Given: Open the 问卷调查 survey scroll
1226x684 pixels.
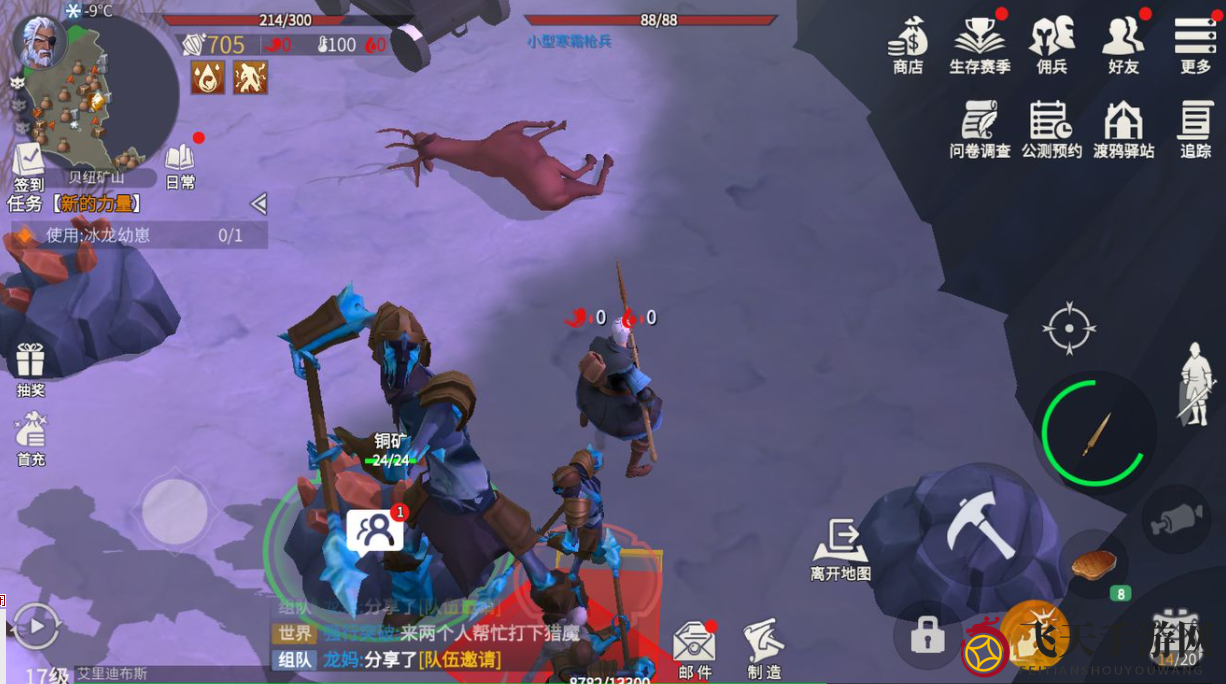Looking at the screenshot, I should (979, 127).
